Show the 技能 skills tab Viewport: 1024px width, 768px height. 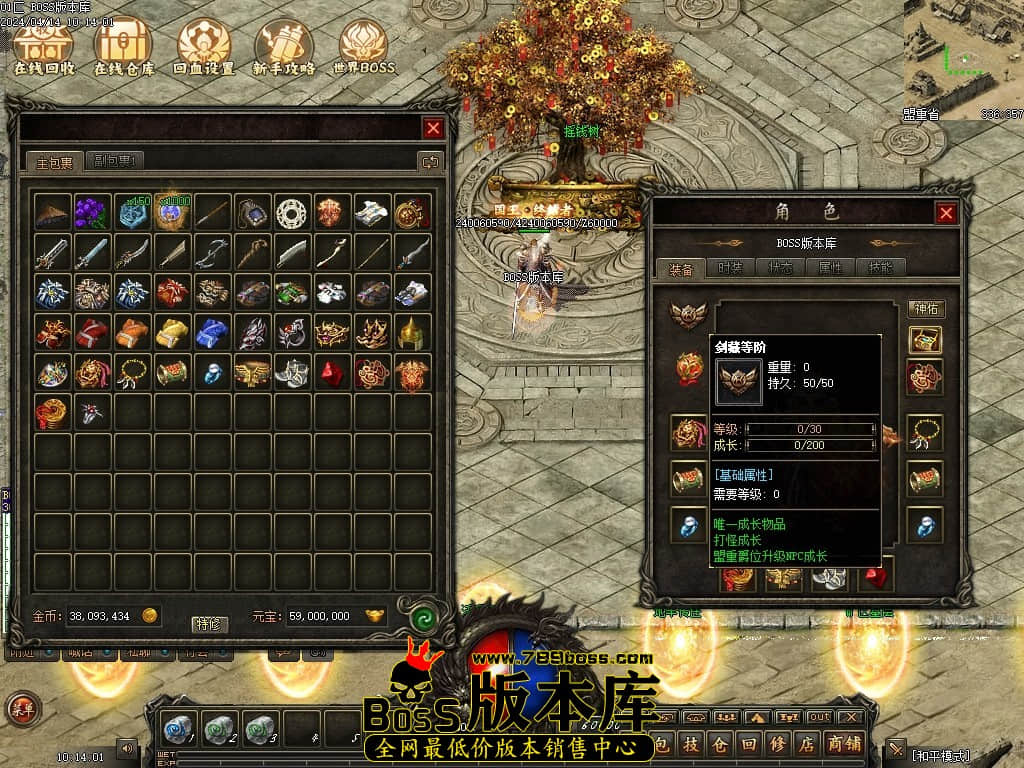(880, 268)
